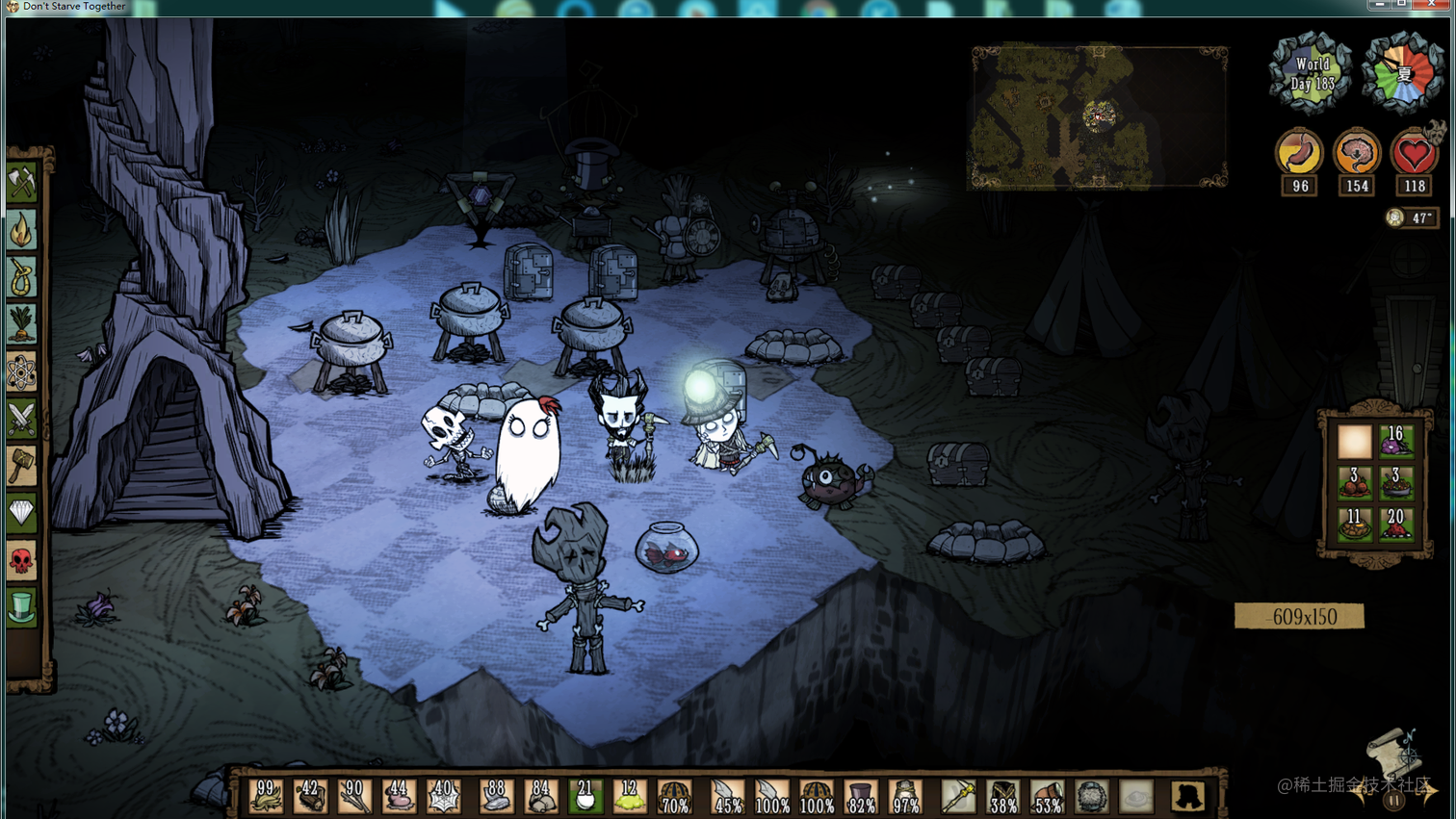The width and height of the screenshot is (1456, 819).
Task: Open the Structures hammer crafting tab
Action: click(22, 467)
